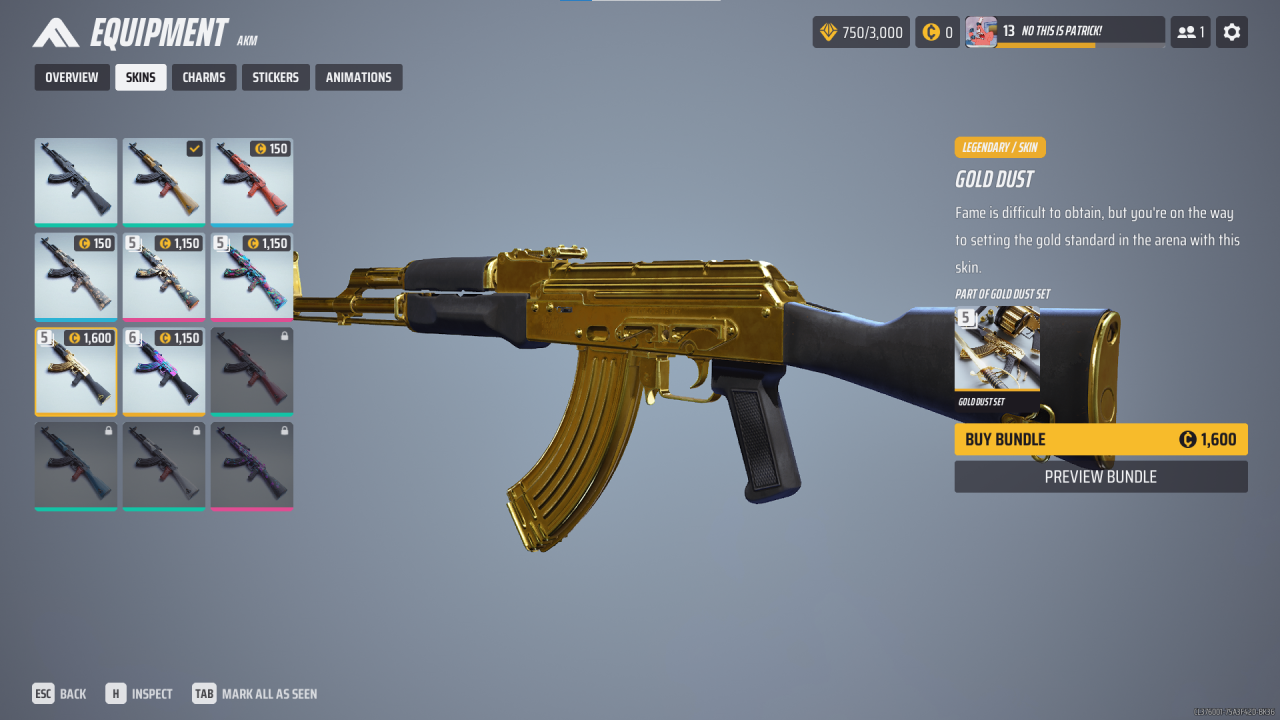
Task: Click the Patrick profile avatar
Action: point(981,31)
